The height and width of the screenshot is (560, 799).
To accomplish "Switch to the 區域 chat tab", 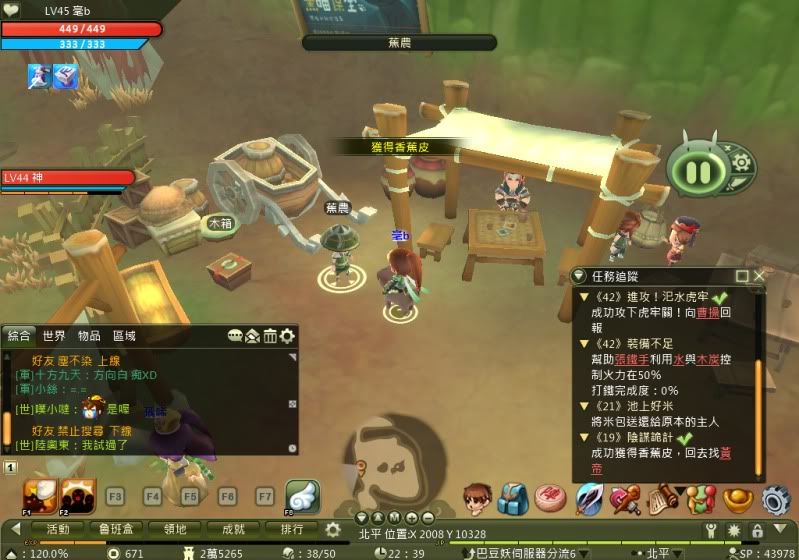I will (124, 336).
